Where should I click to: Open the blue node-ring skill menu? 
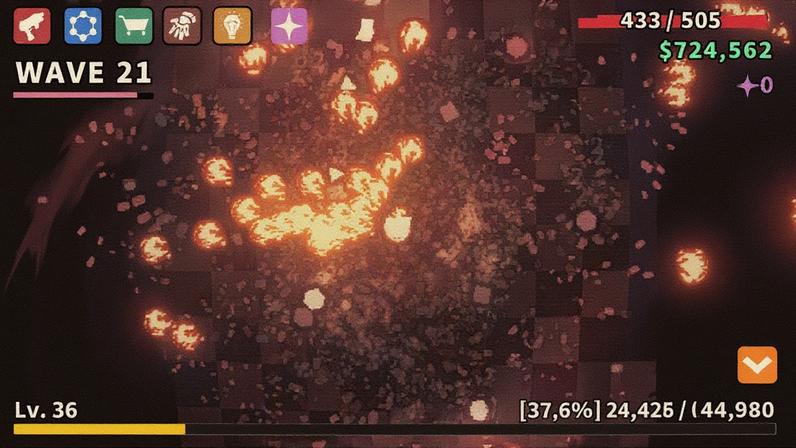83,26
